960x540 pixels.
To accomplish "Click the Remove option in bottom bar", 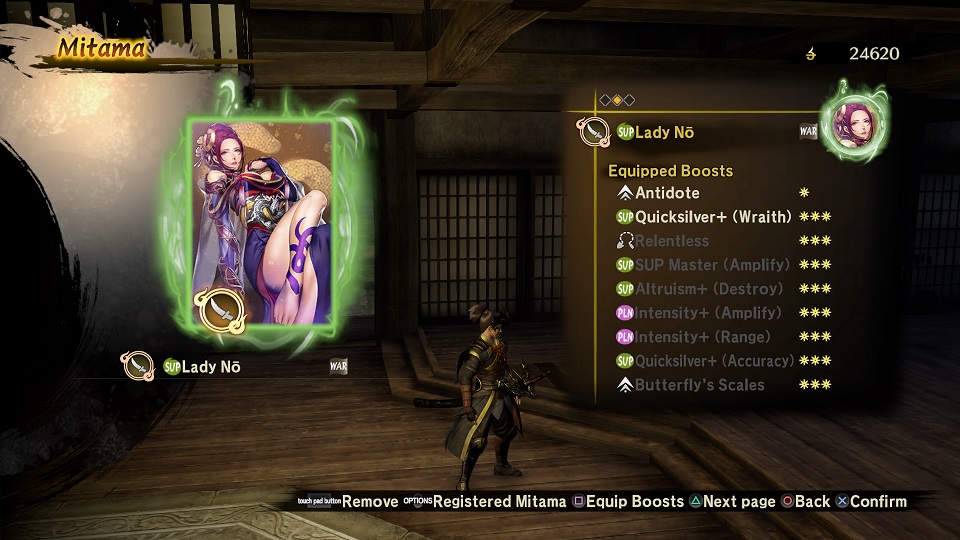I will click(x=369, y=501).
